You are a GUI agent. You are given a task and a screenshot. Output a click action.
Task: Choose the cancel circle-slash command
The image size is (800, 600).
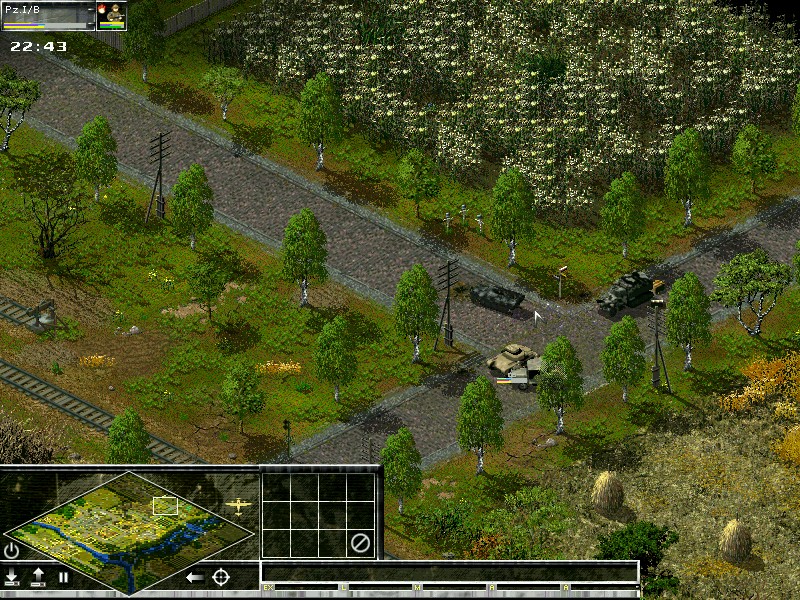pos(360,544)
